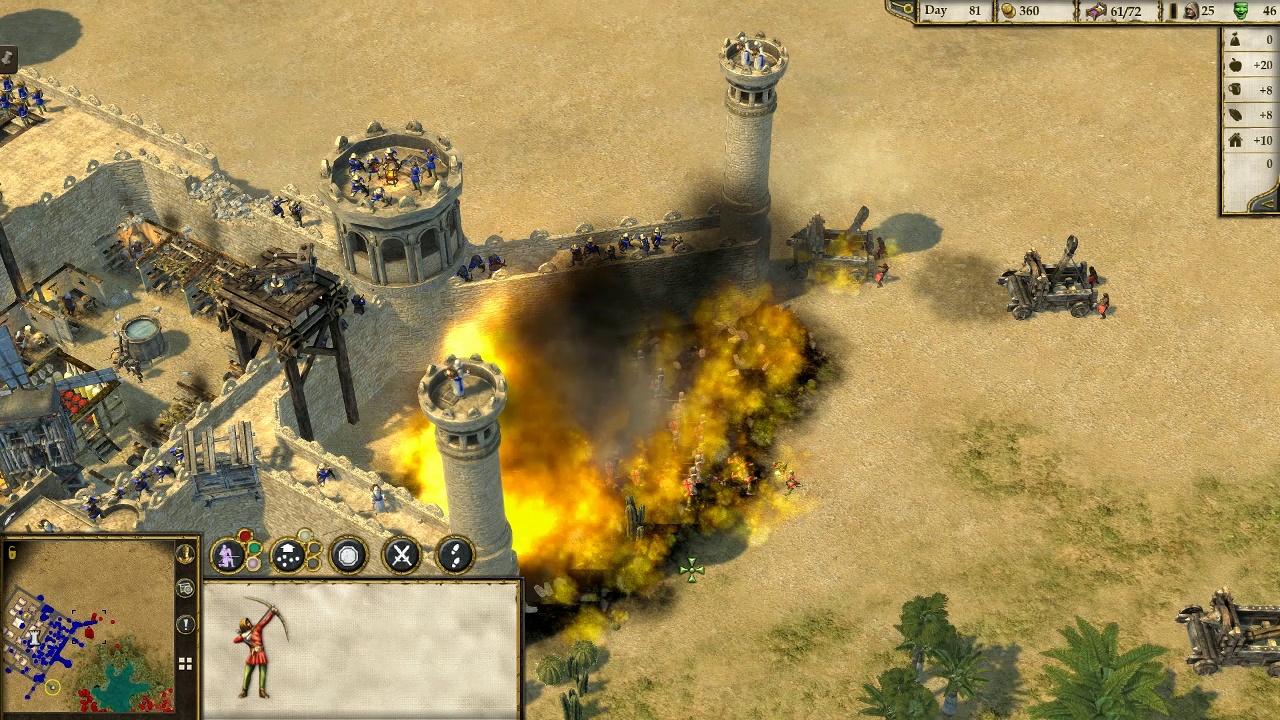1280x720 pixels.
Task: Select the footprints move command
Action: click(455, 556)
